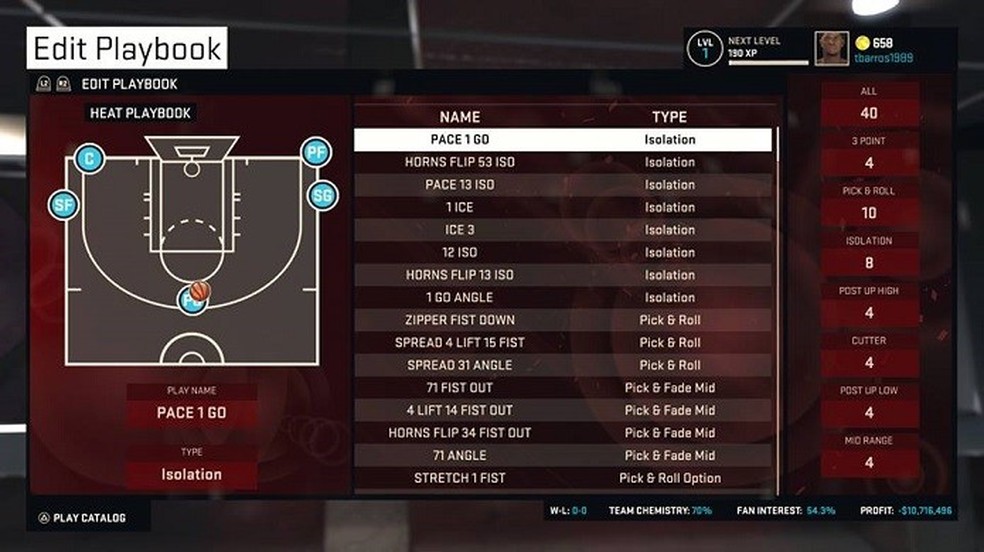Show the CUTTER plays category
Viewport: 984px width, 552px height.
[x=869, y=354]
